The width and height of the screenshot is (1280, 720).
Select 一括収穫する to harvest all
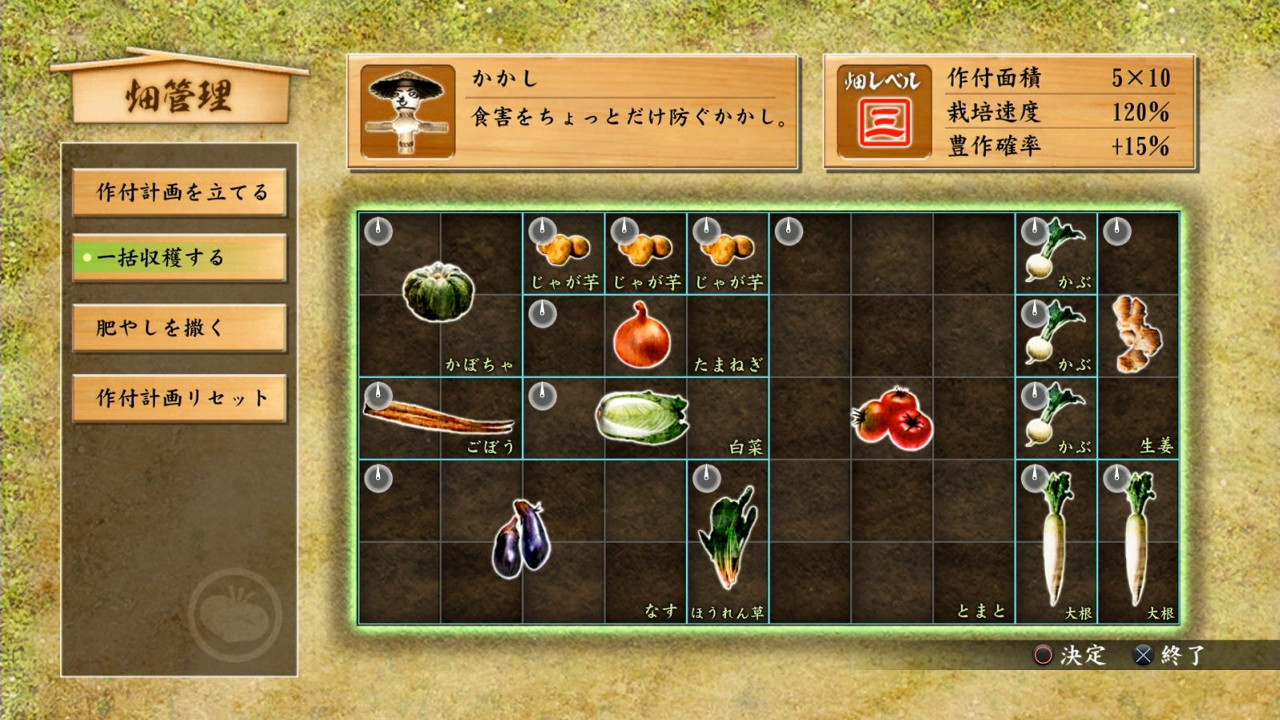(180, 258)
